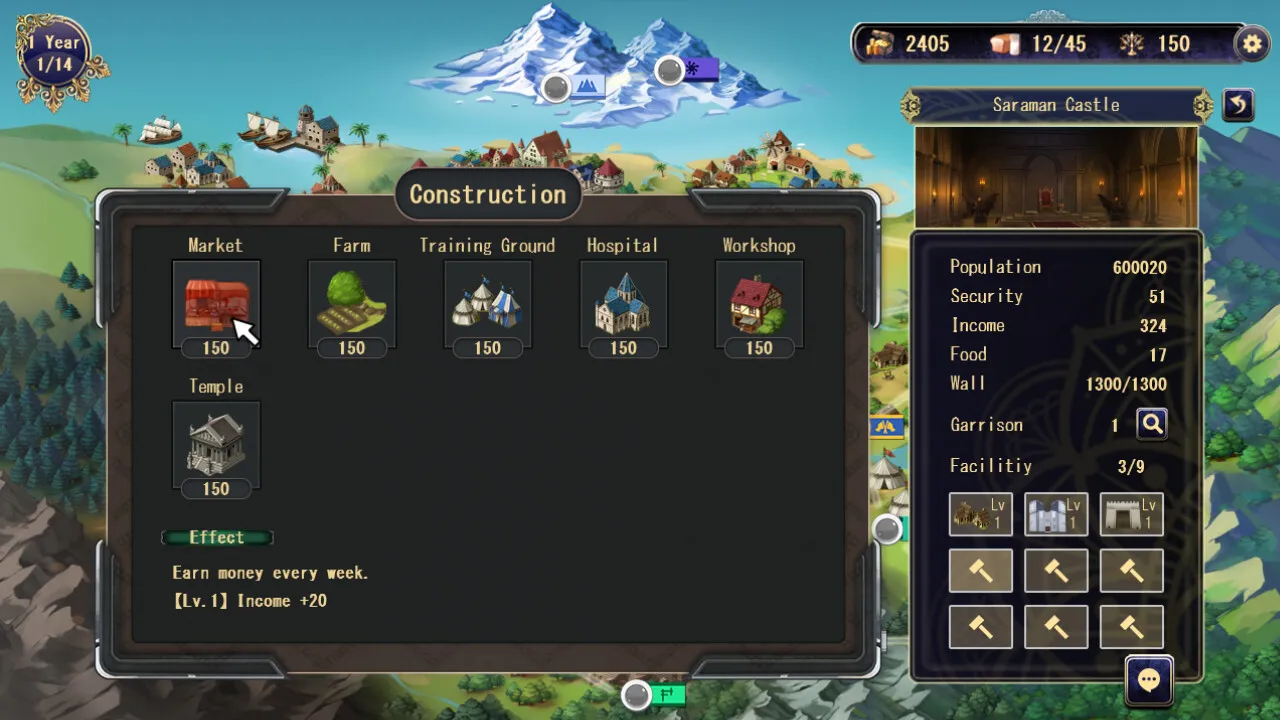This screenshot has width=1280, height=720.
Task: Choose the Temple construction option
Action: click(x=216, y=445)
